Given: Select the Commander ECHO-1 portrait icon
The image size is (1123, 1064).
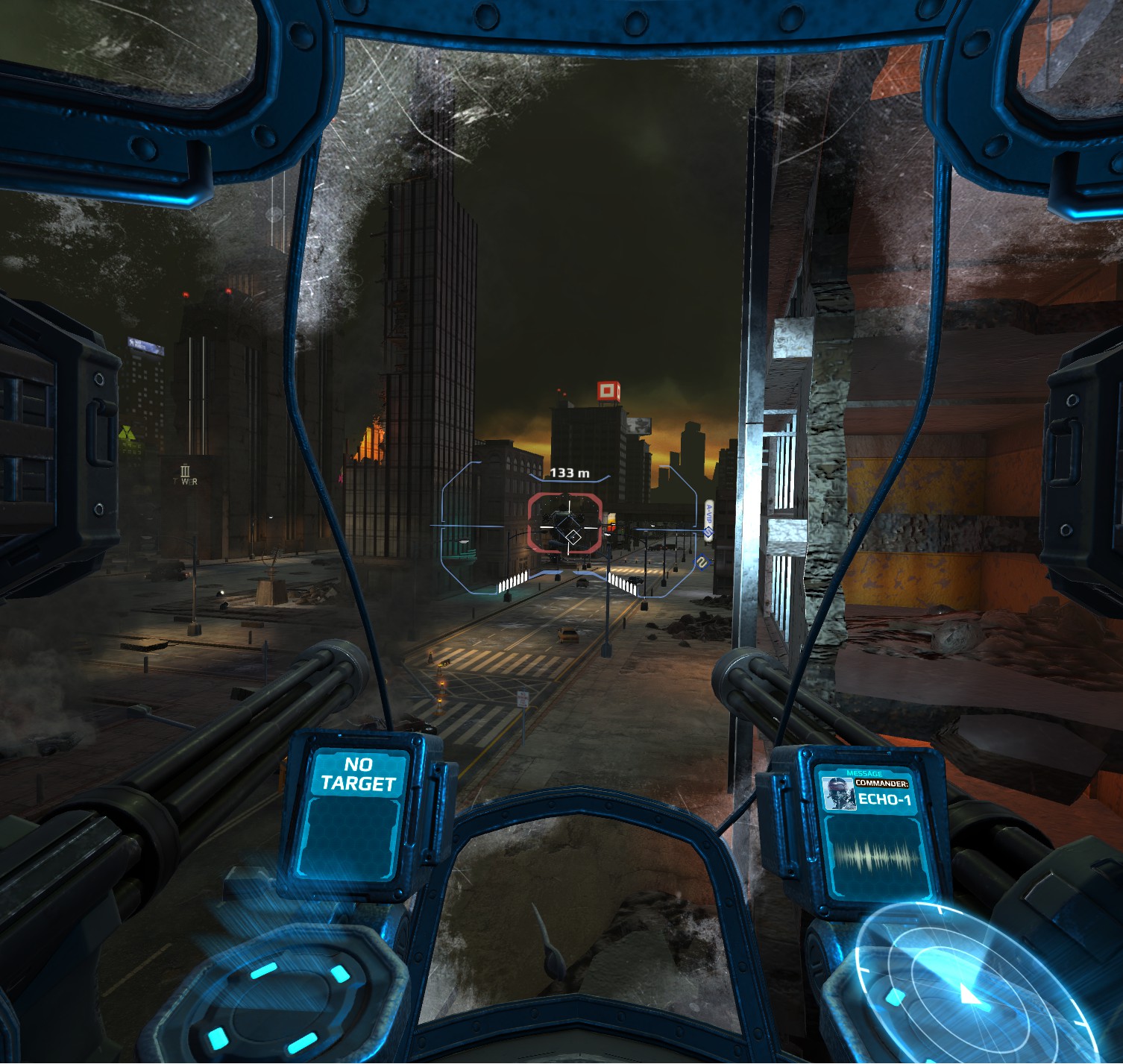Looking at the screenshot, I should tap(839, 793).
